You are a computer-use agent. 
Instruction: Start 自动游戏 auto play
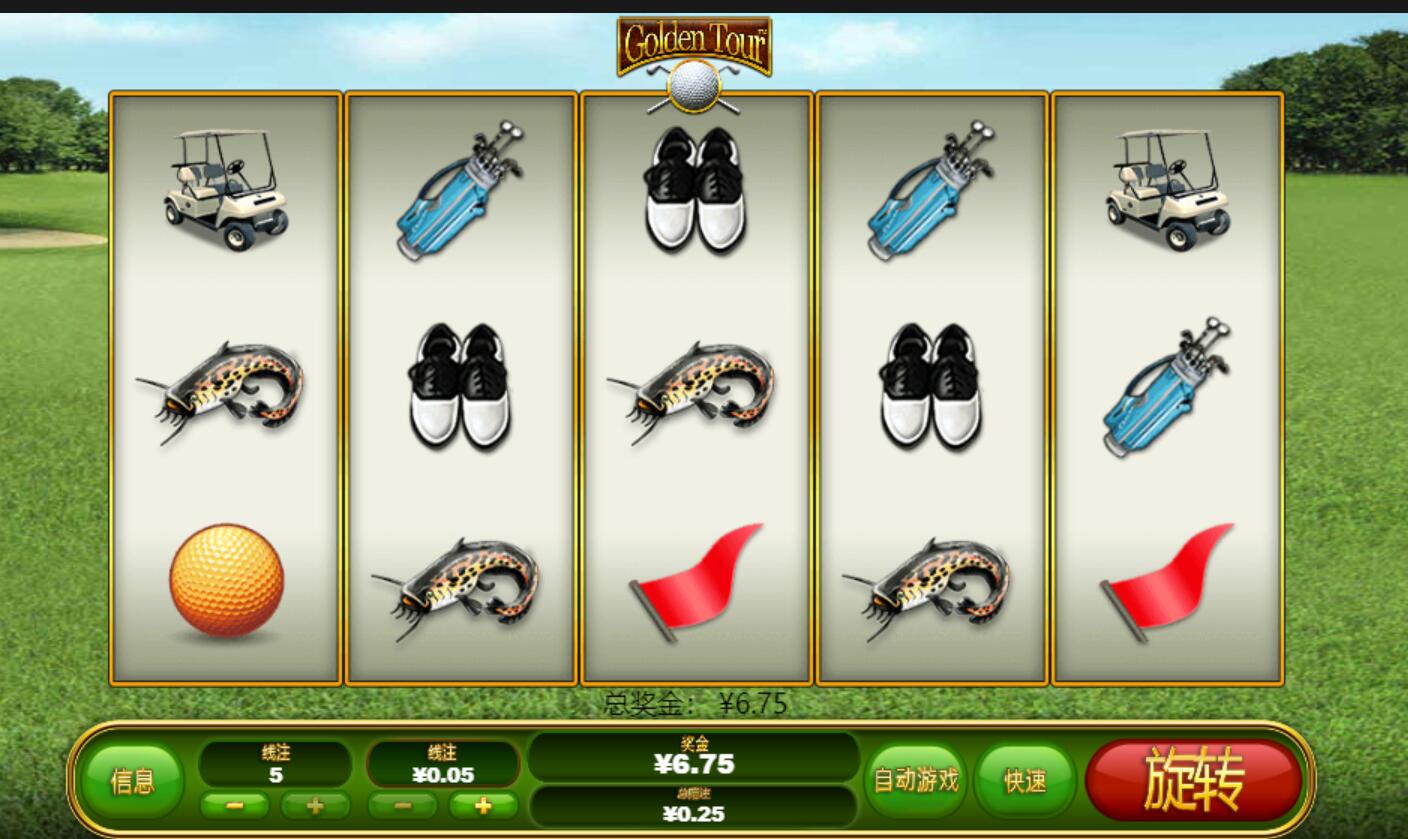(x=916, y=780)
